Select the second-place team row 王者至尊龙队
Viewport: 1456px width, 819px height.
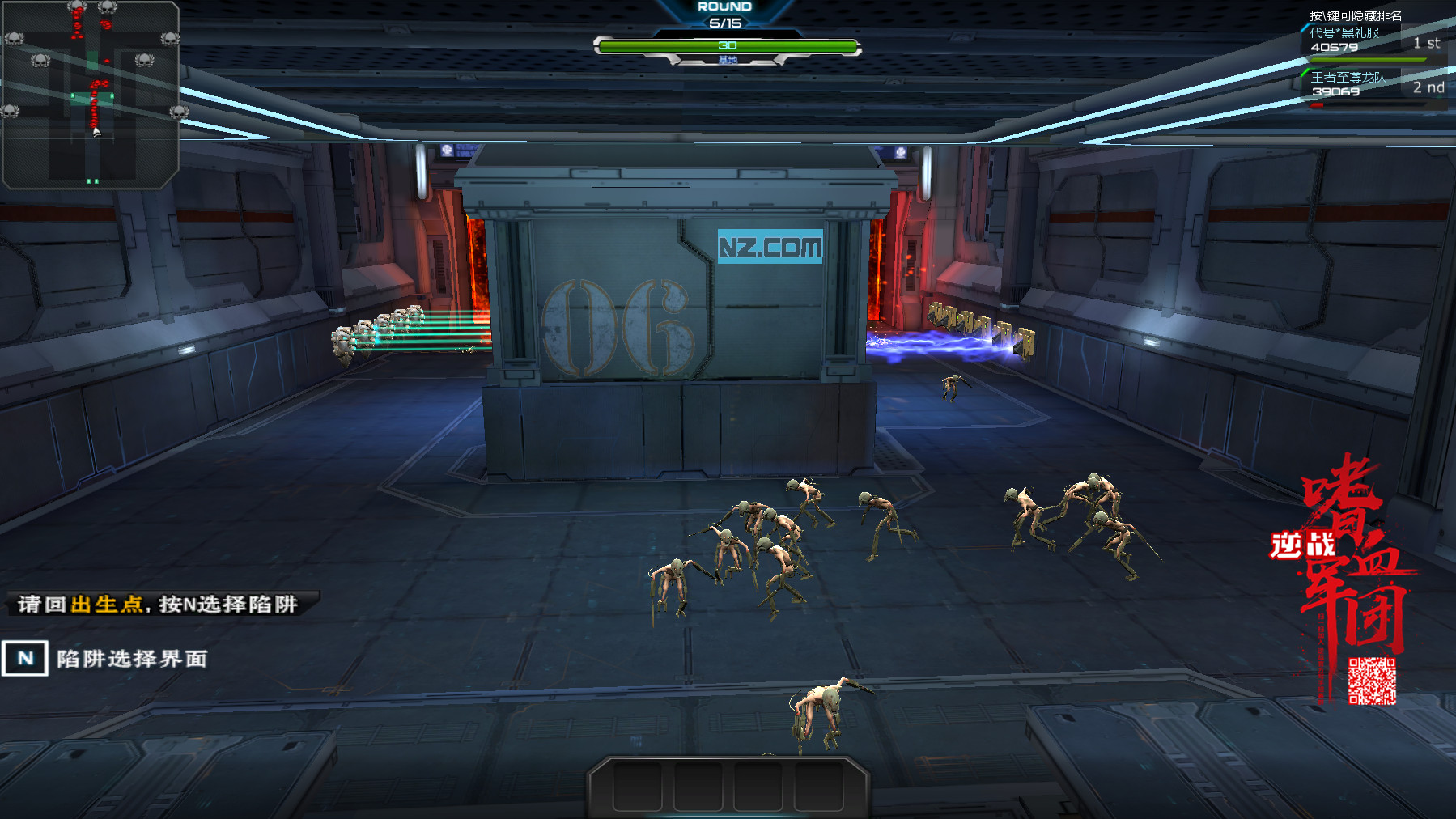coord(1372,86)
